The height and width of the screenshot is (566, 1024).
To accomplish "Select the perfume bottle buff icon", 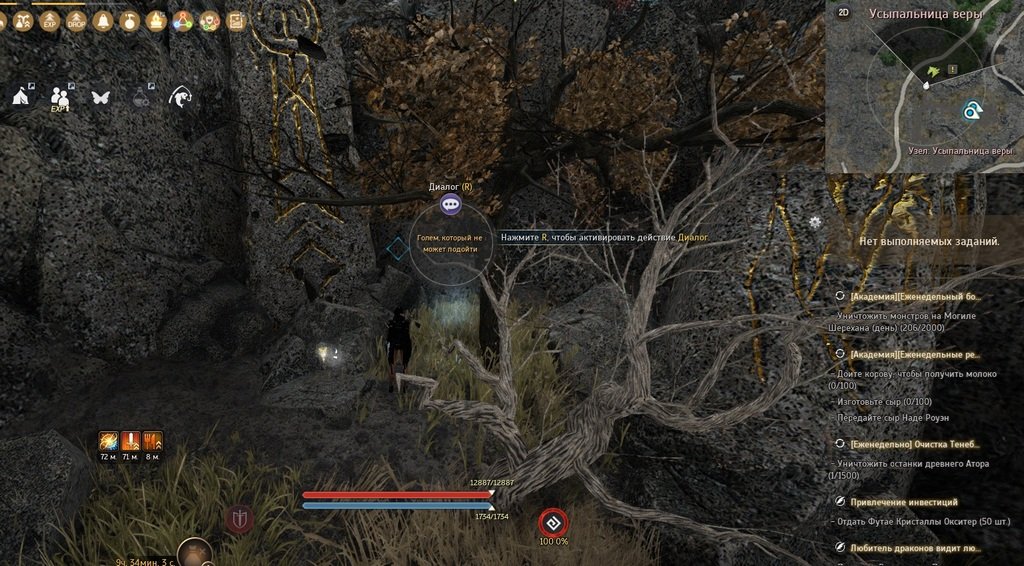I will [129, 20].
